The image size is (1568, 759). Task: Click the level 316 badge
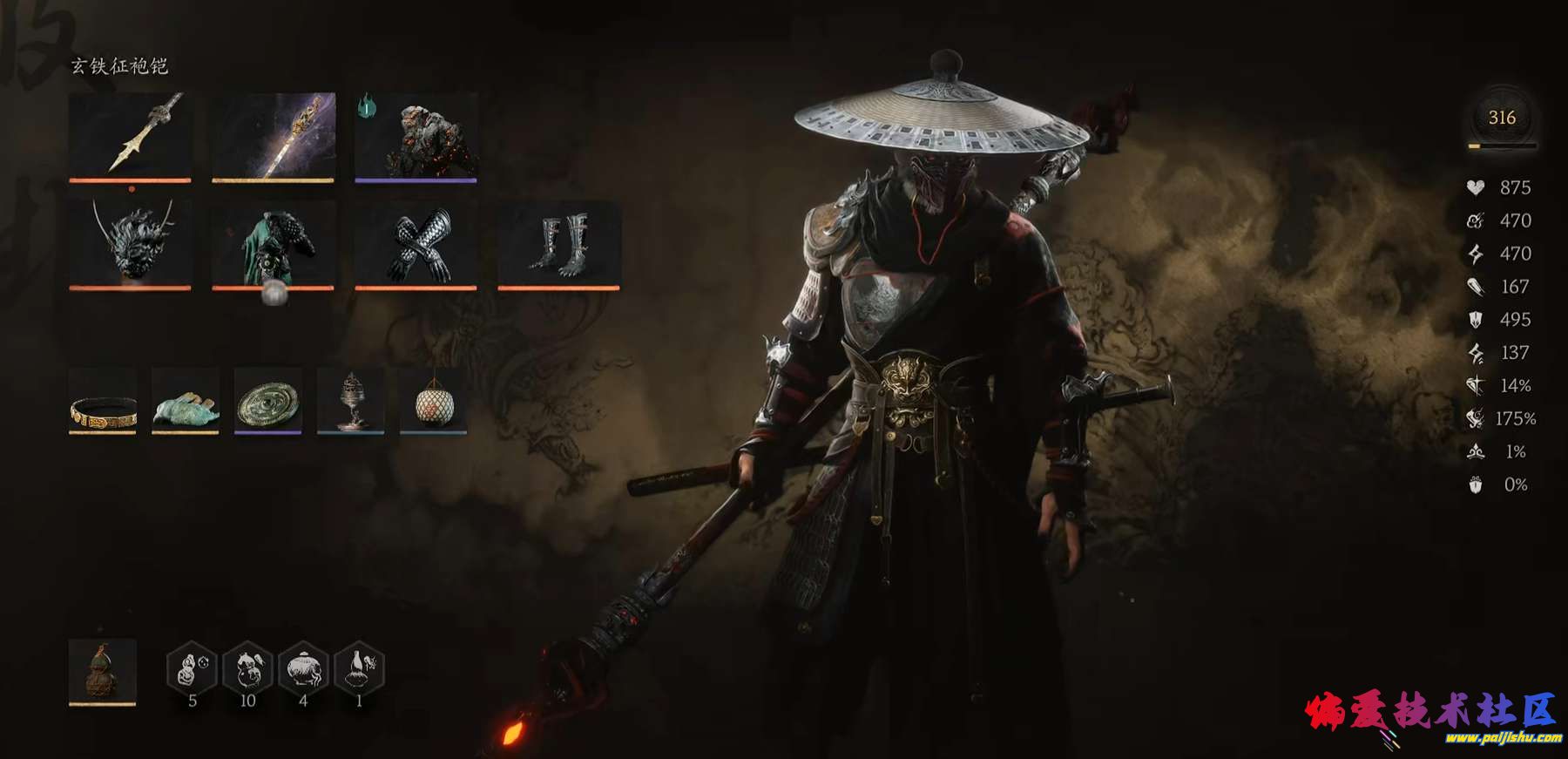[1502, 118]
